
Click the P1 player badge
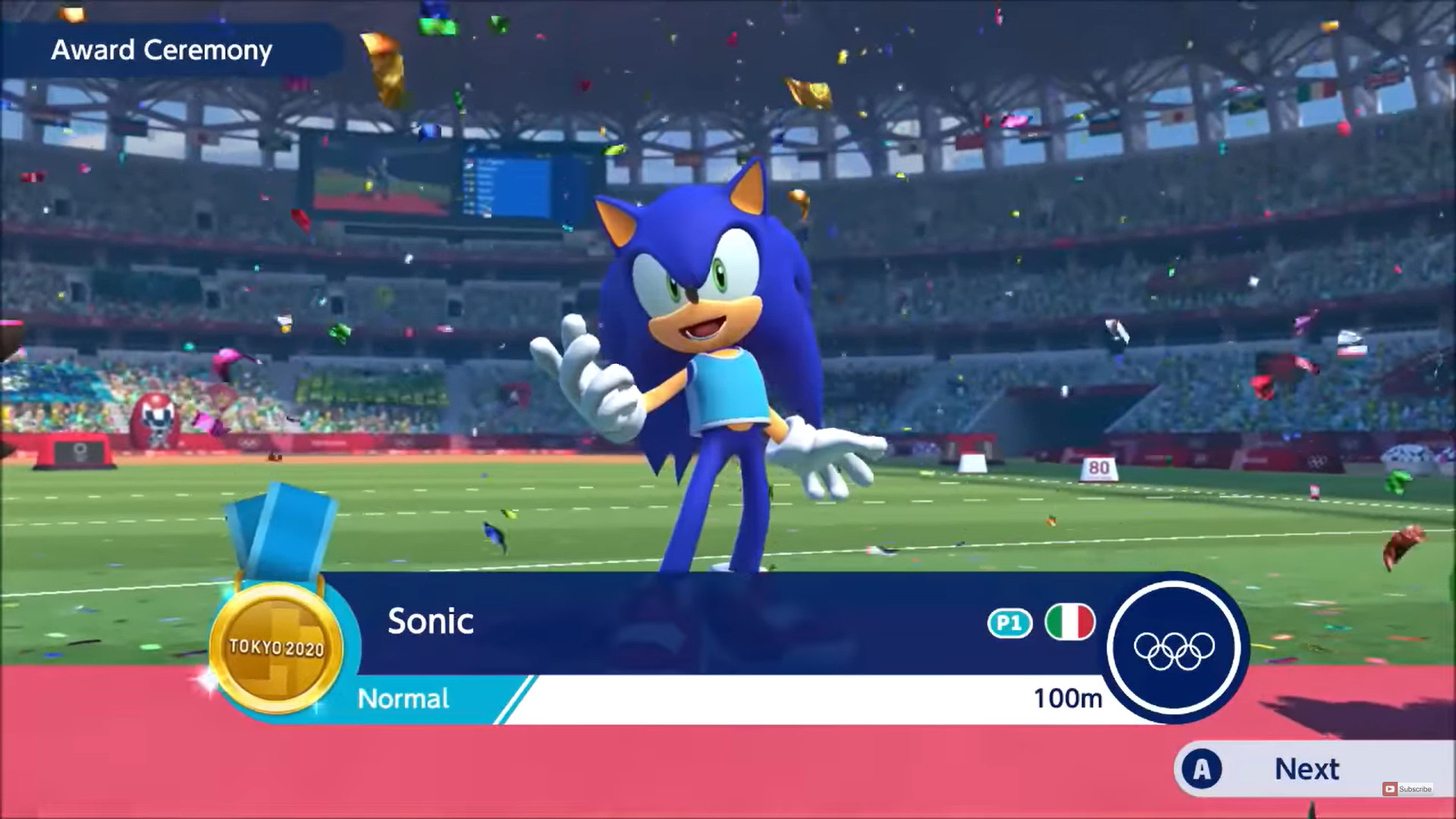click(x=1009, y=622)
